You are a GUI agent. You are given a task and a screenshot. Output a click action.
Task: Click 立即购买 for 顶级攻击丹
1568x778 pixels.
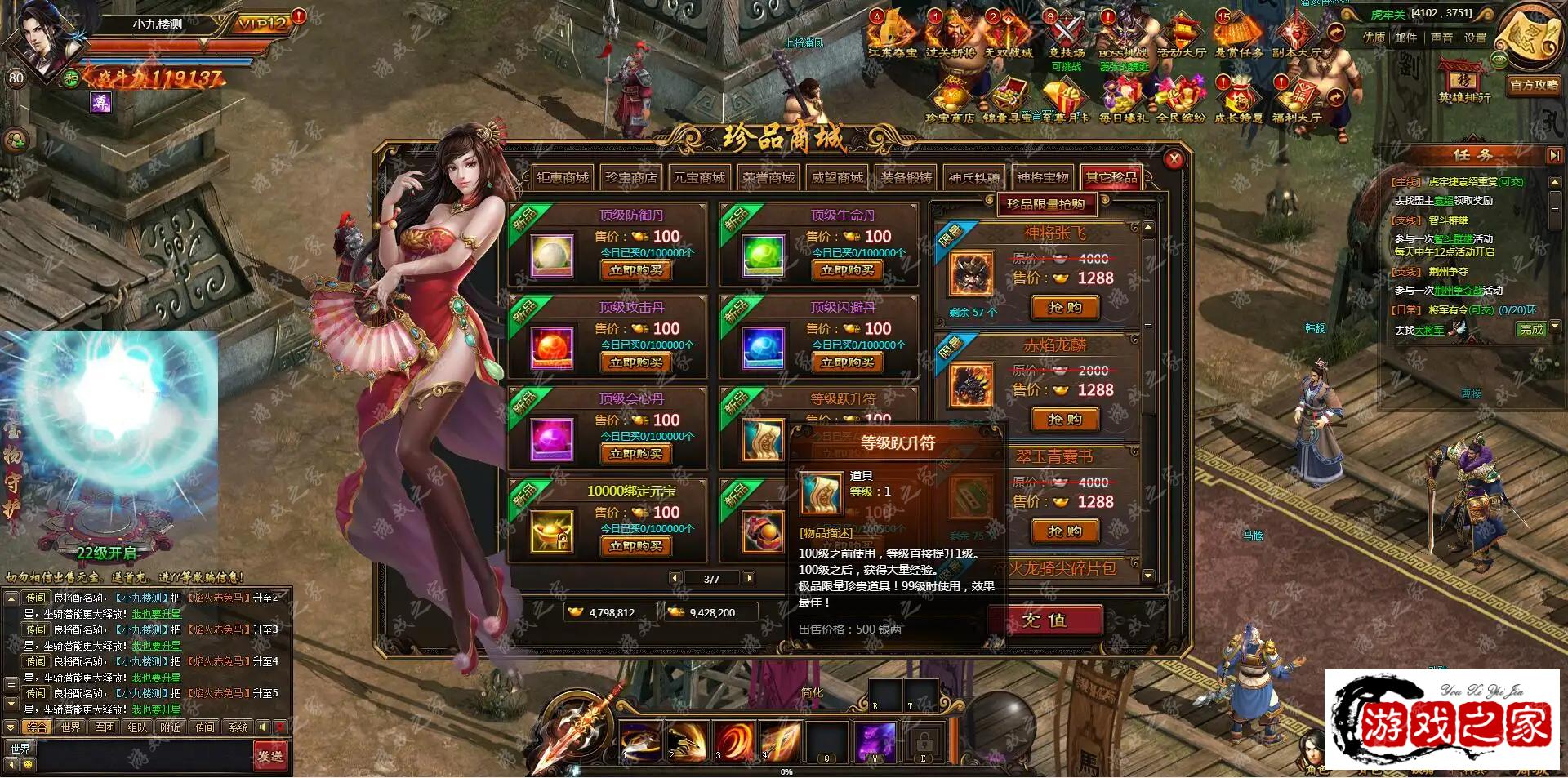pos(635,362)
